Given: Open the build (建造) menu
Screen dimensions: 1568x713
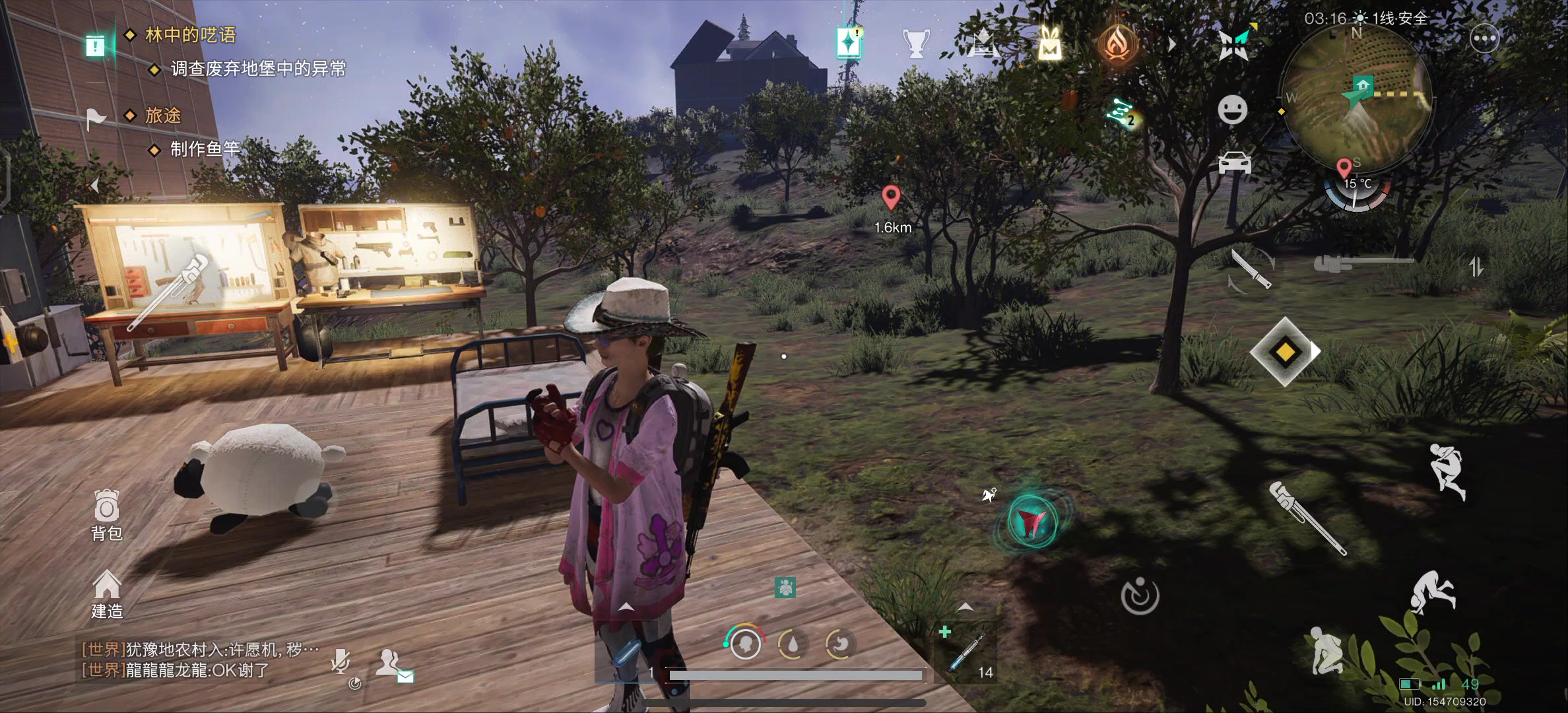Looking at the screenshot, I should [106, 594].
